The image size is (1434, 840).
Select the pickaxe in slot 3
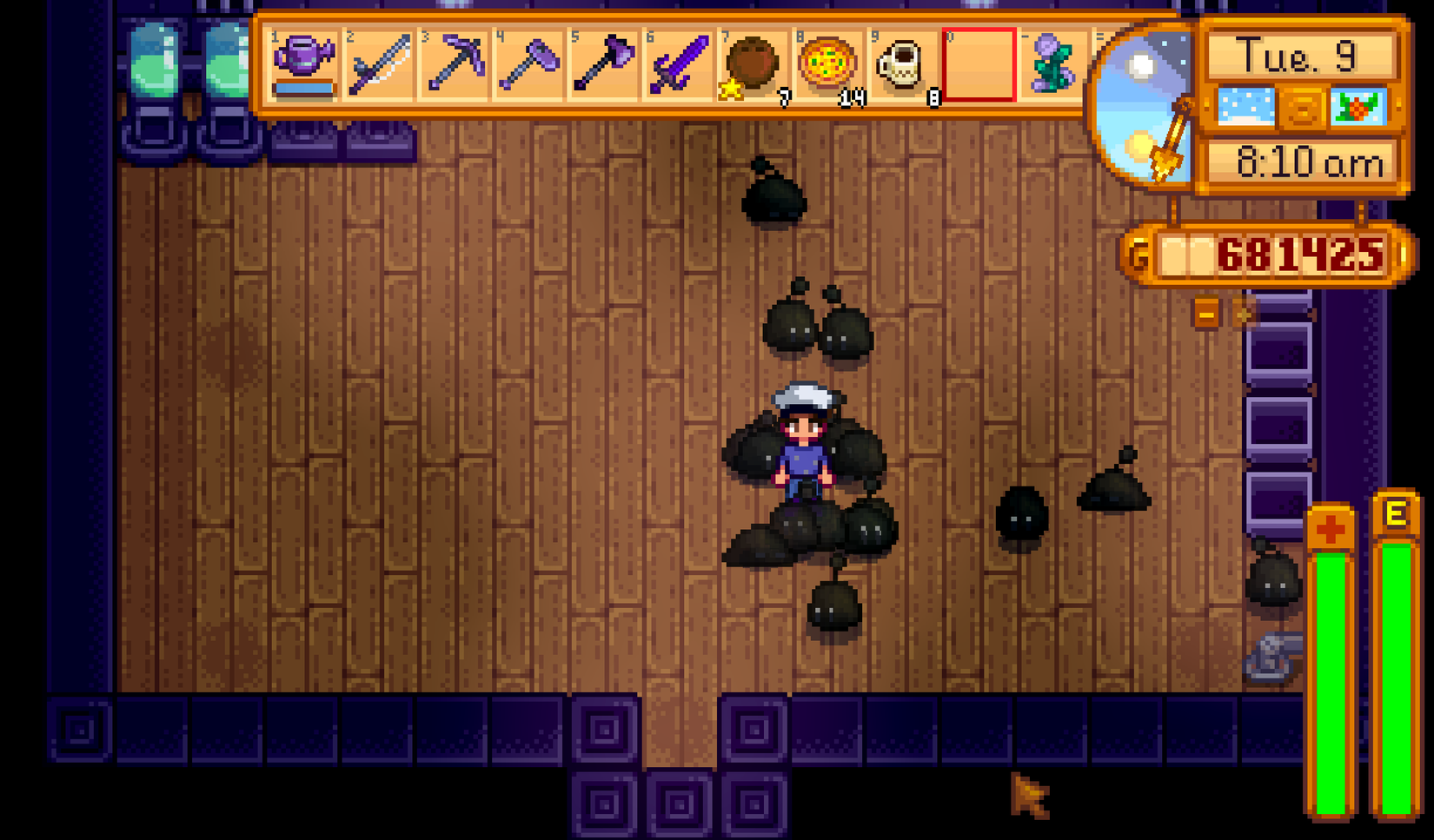(450, 65)
